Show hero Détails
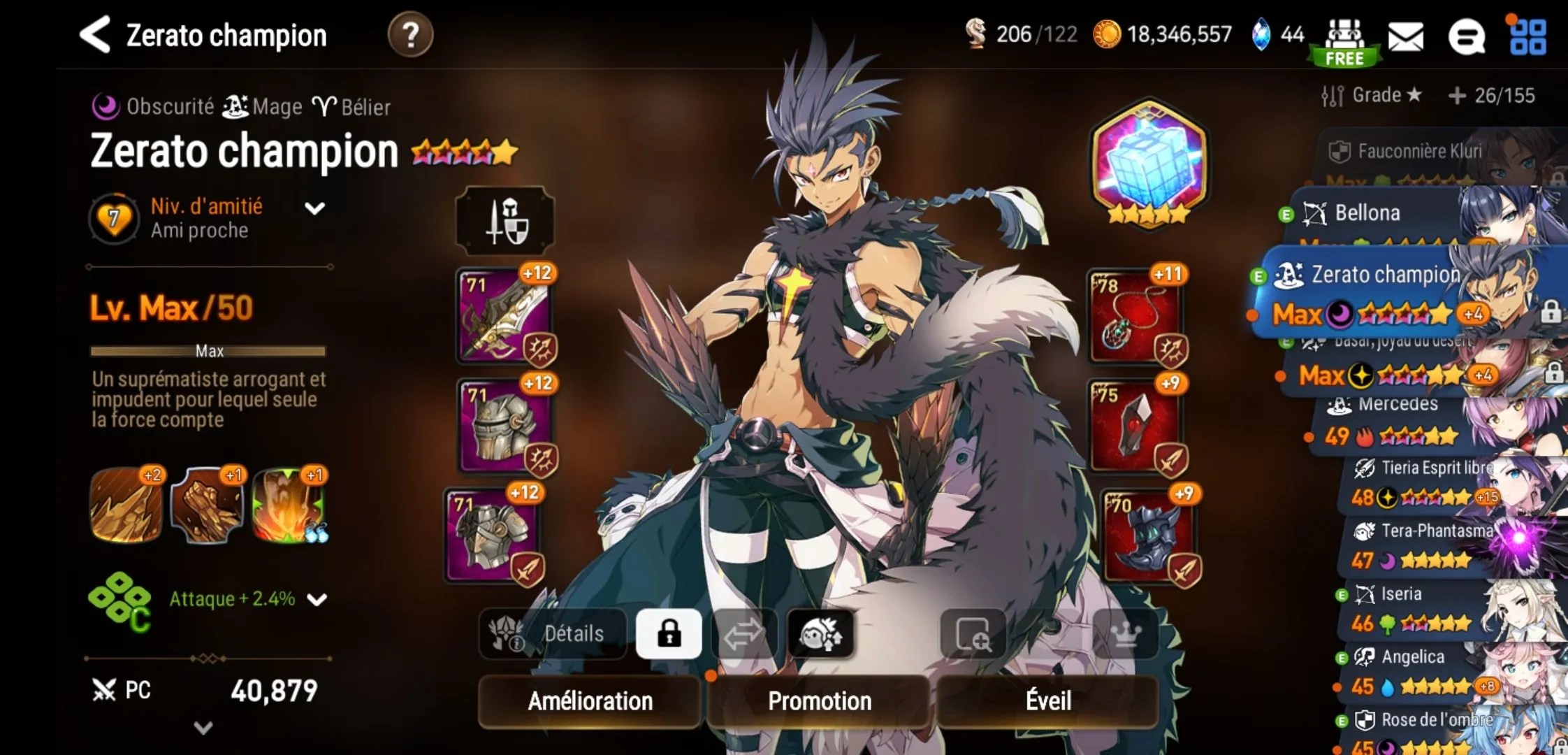 553,633
